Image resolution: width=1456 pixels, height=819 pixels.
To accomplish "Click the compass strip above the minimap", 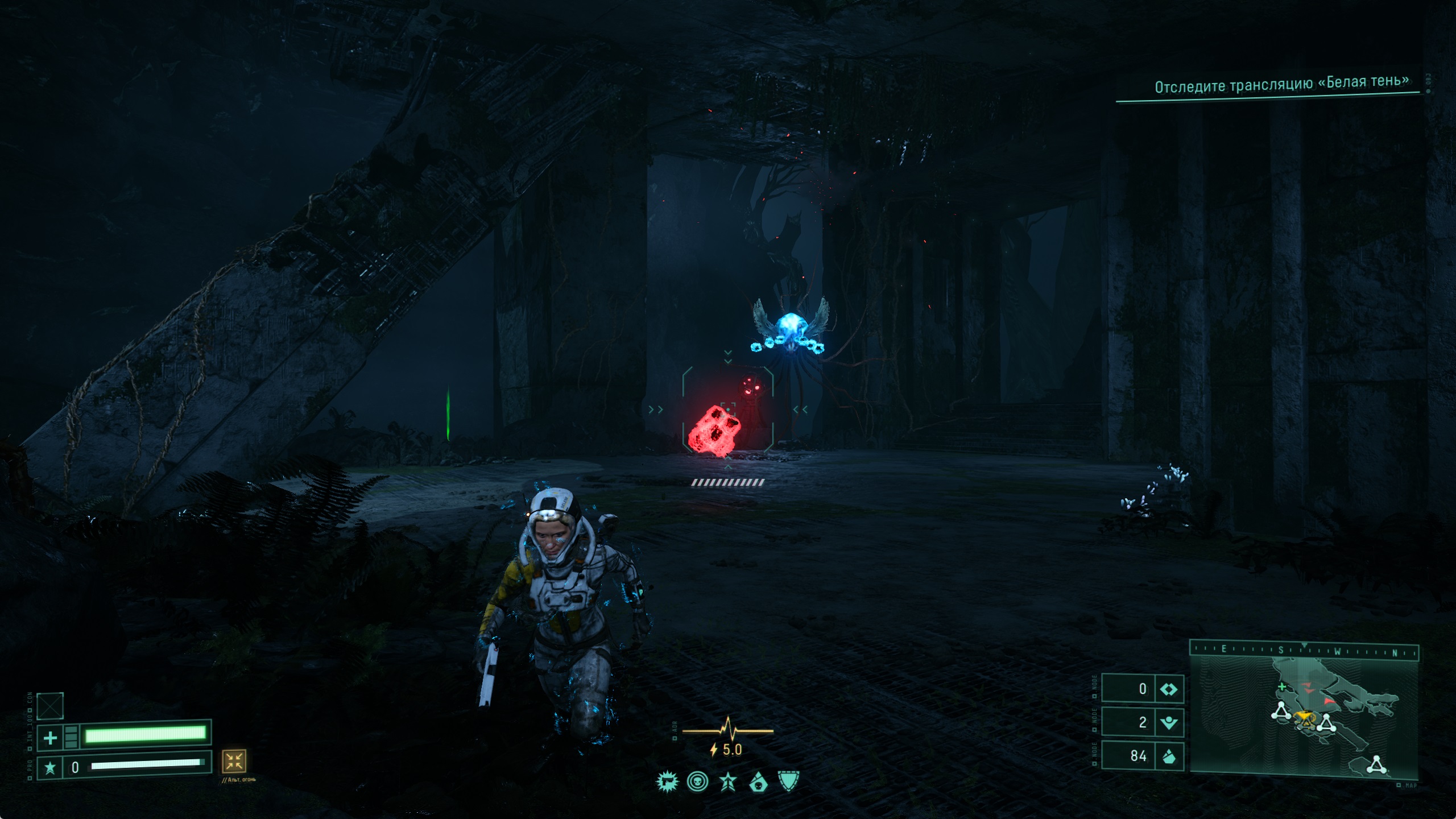I will [1304, 650].
